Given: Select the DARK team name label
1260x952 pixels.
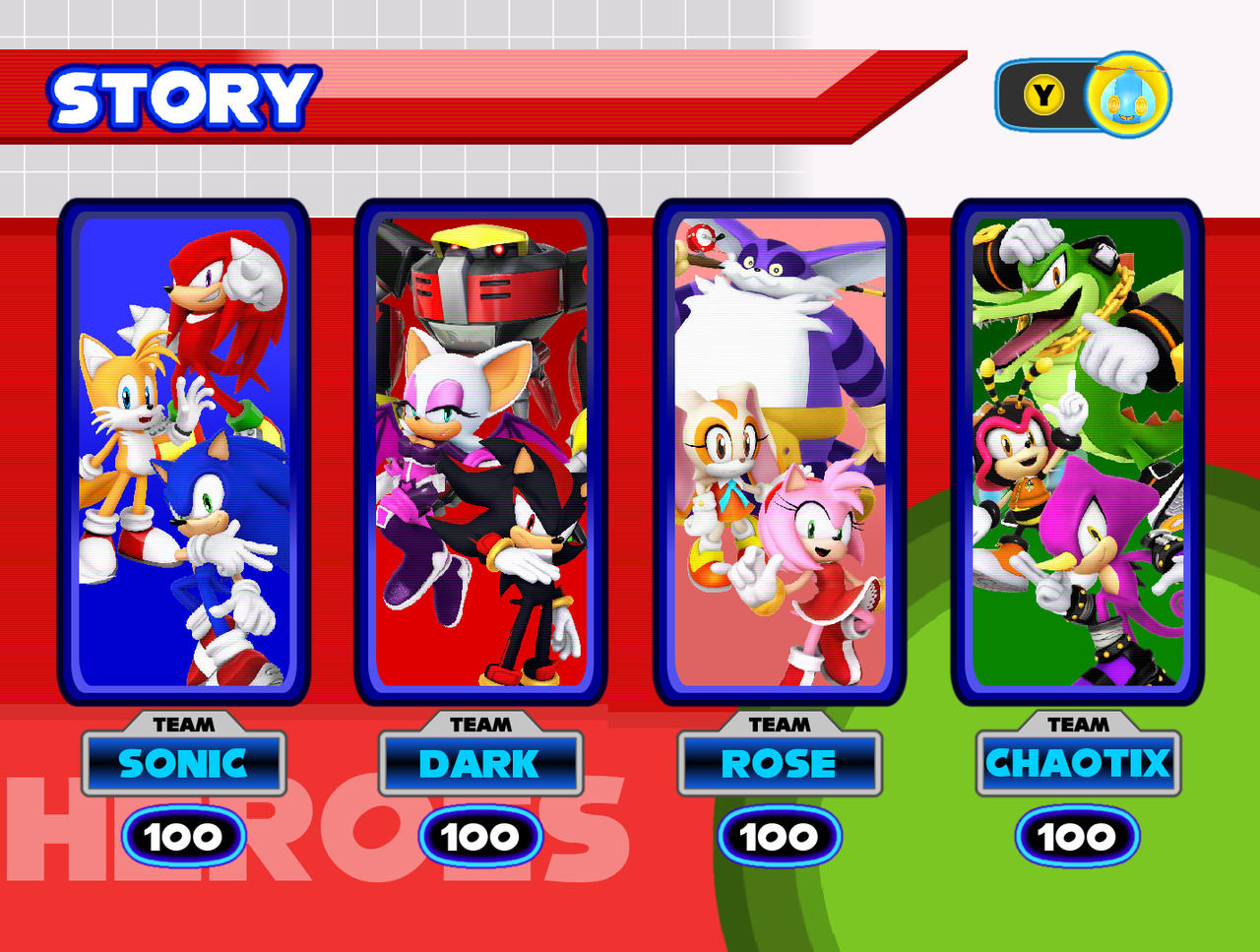Looking at the screenshot, I should click(x=480, y=764).
